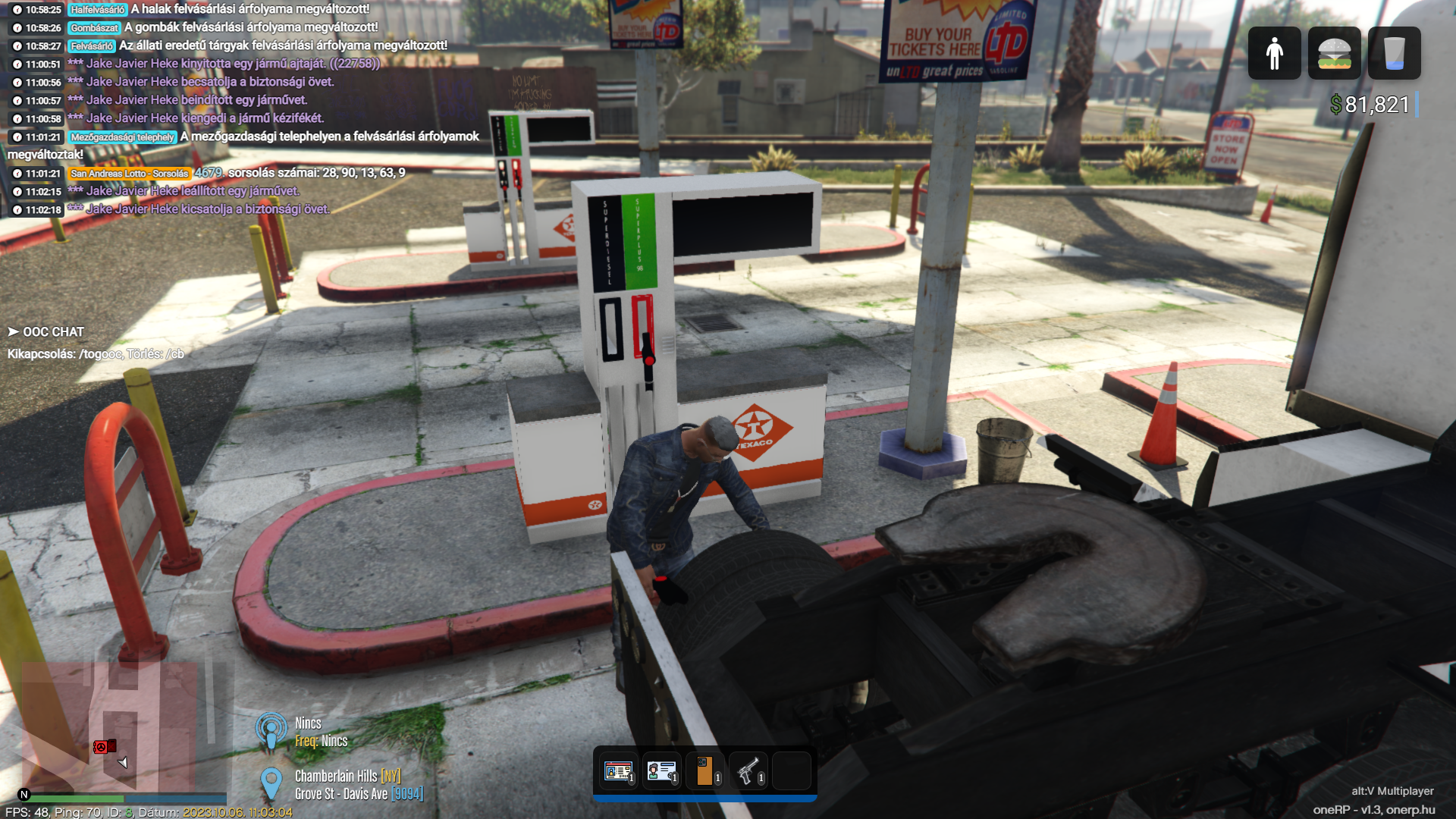Open the orange phone hotbar item
Screen dimensions: 1456x819
coord(704,771)
